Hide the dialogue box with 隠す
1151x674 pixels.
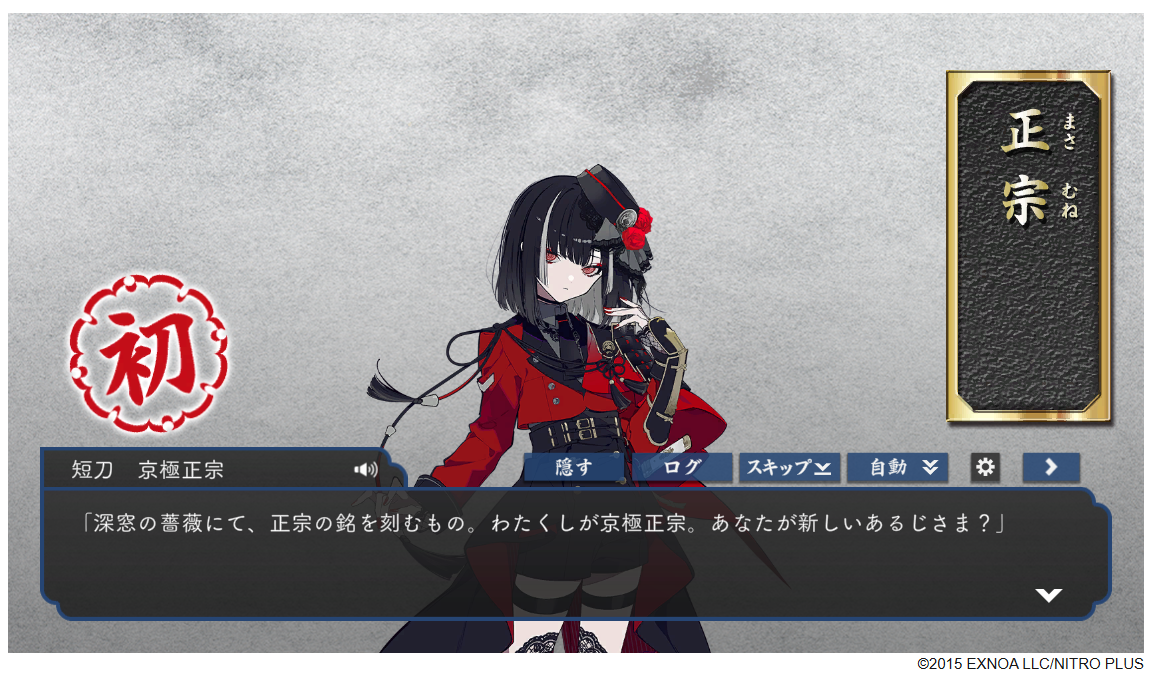[x=574, y=467]
